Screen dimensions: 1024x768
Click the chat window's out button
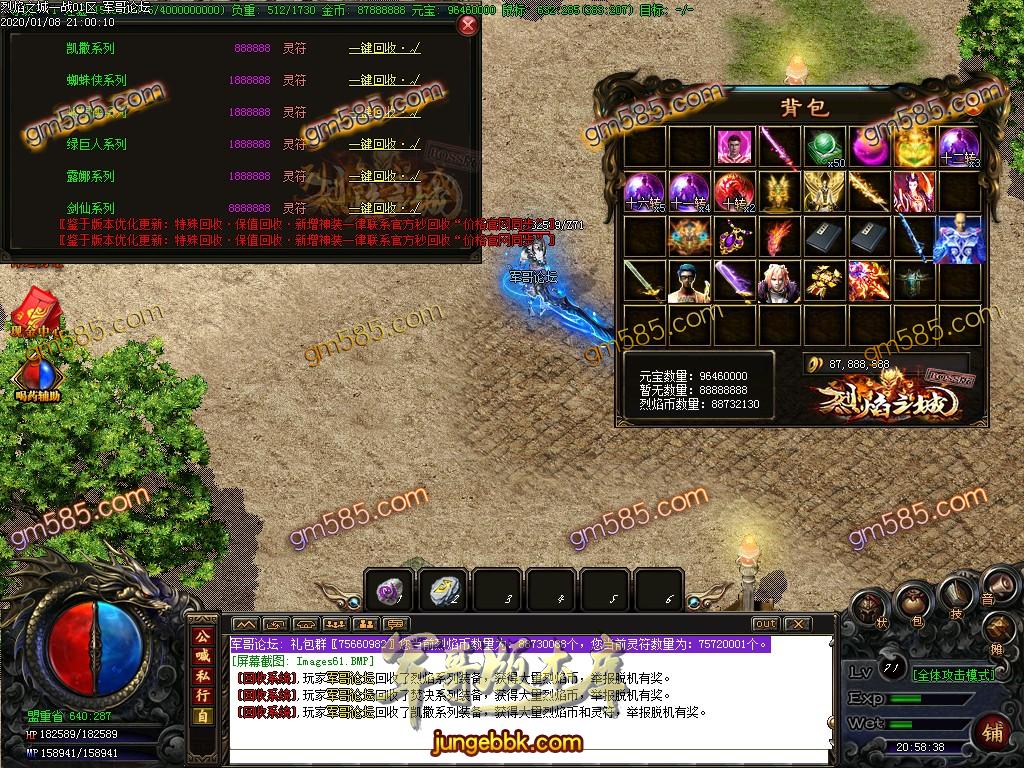765,624
